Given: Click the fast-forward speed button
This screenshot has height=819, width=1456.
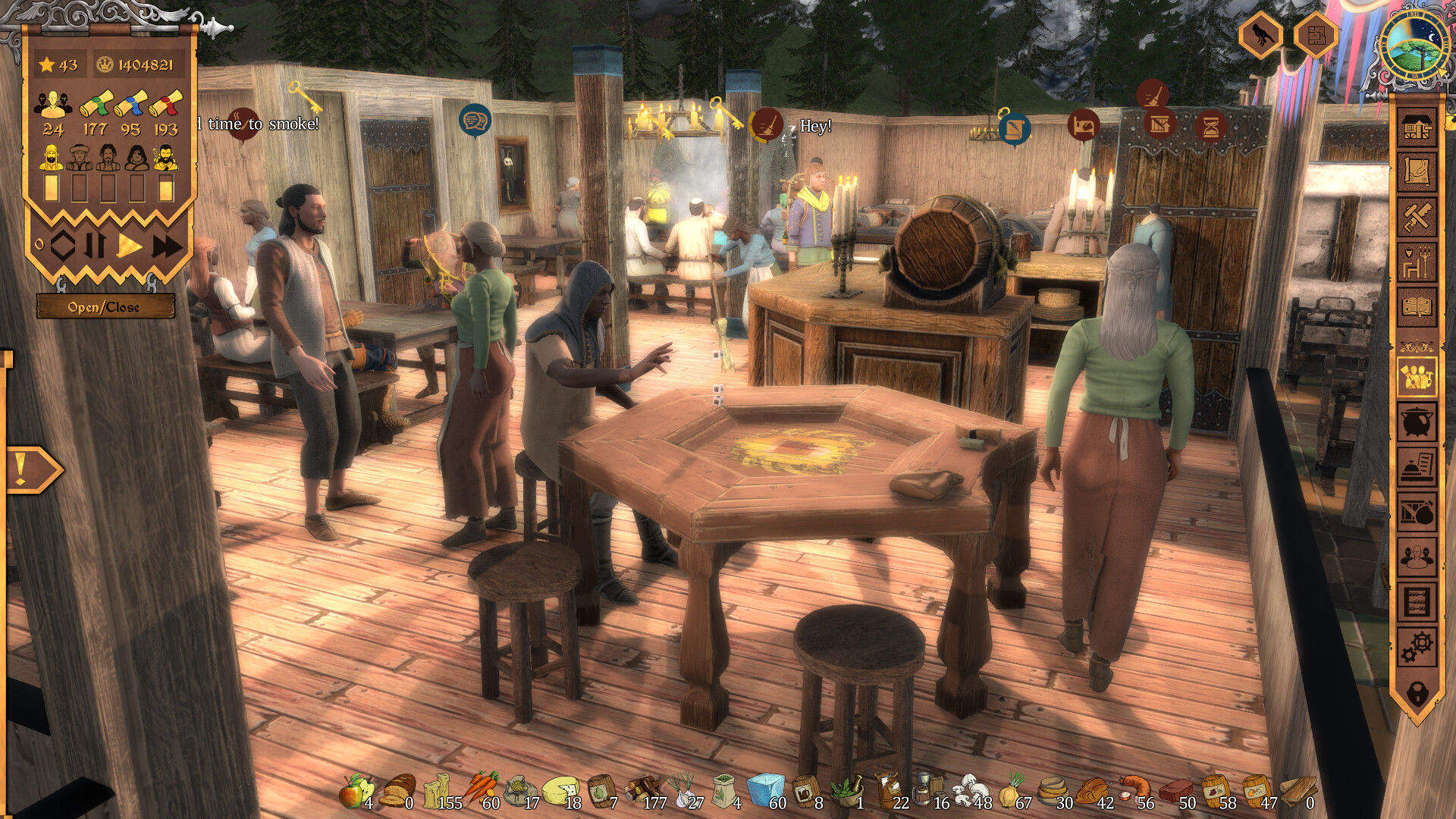Looking at the screenshot, I should pyautogui.click(x=167, y=246).
